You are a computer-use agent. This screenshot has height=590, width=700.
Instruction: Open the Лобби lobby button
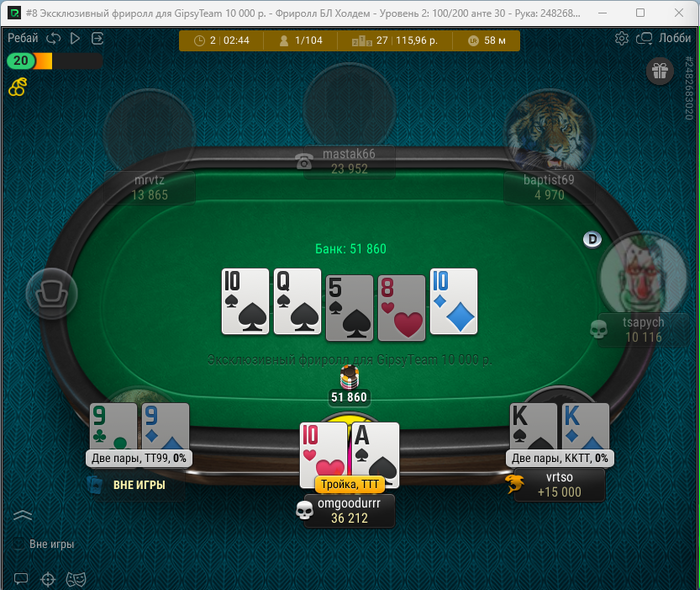666,39
